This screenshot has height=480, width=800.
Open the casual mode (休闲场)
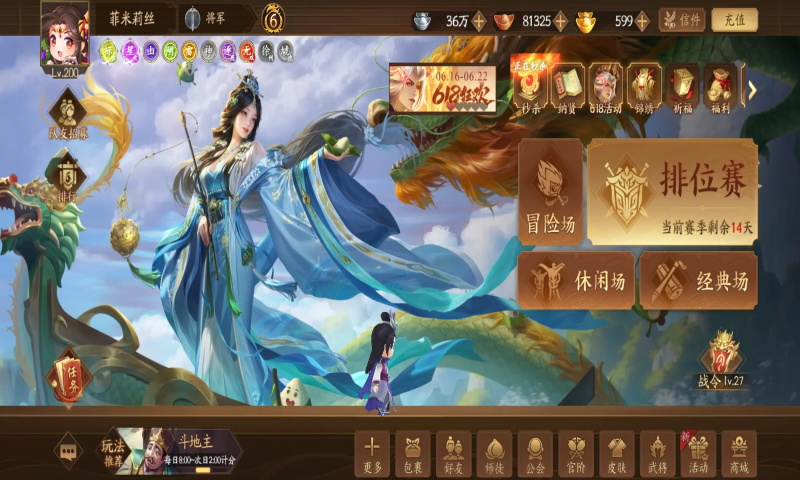coord(576,280)
